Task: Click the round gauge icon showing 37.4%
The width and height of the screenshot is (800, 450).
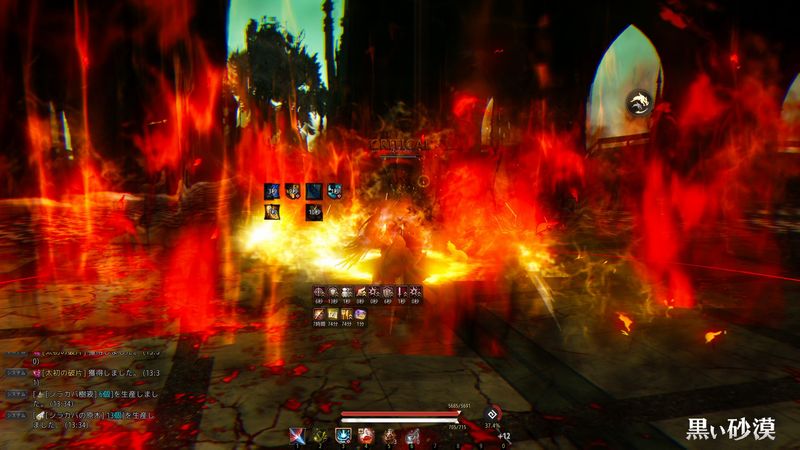Action: pyautogui.click(x=491, y=414)
